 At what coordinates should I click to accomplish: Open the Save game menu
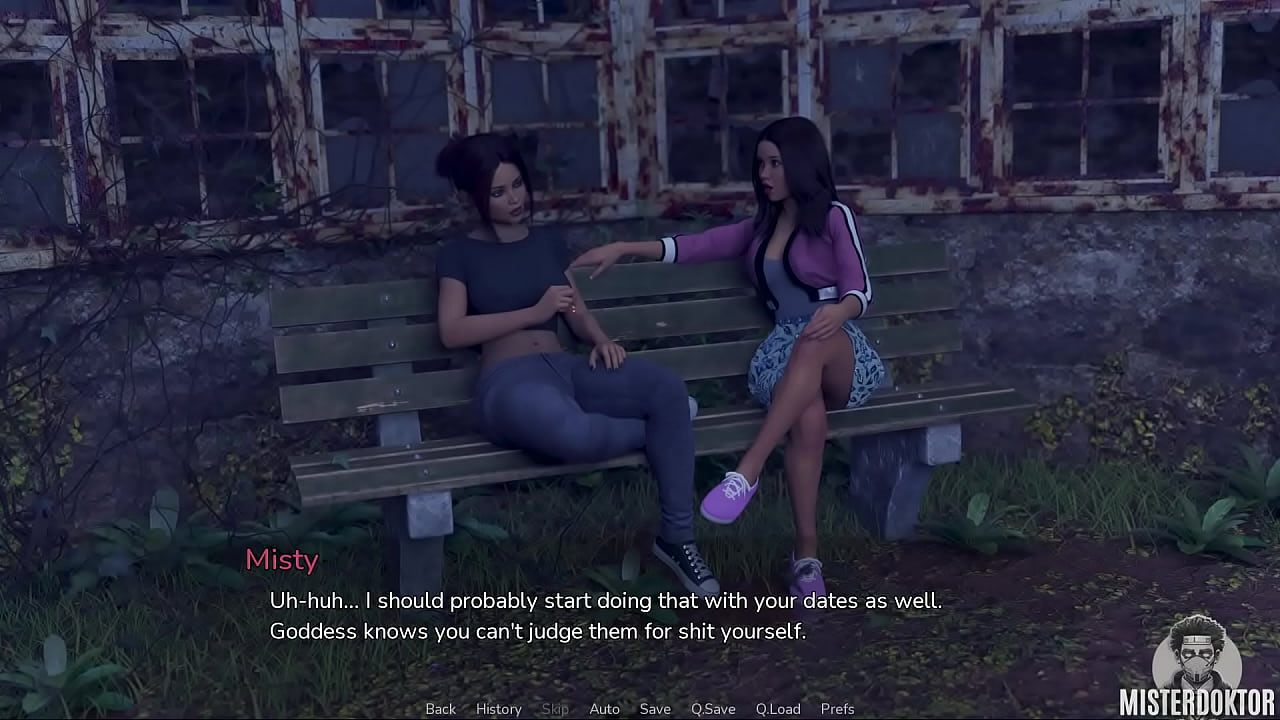click(x=655, y=709)
